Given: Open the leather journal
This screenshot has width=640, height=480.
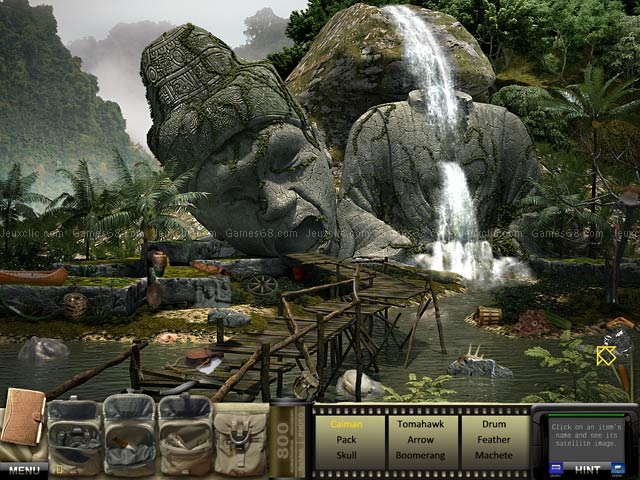Looking at the screenshot, I should point(22,417).
